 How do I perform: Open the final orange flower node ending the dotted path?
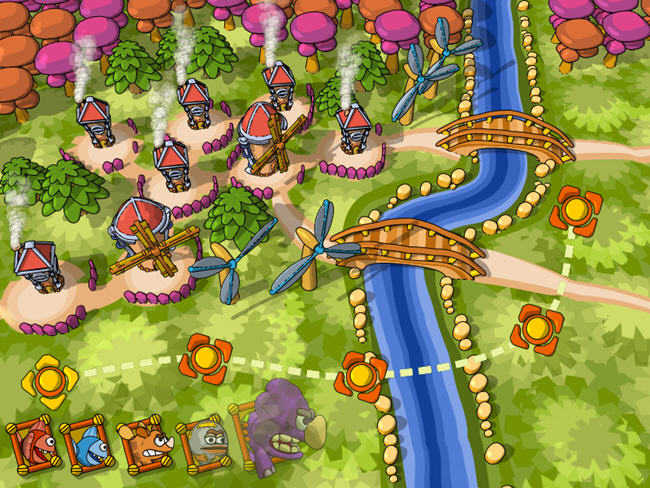575,210
